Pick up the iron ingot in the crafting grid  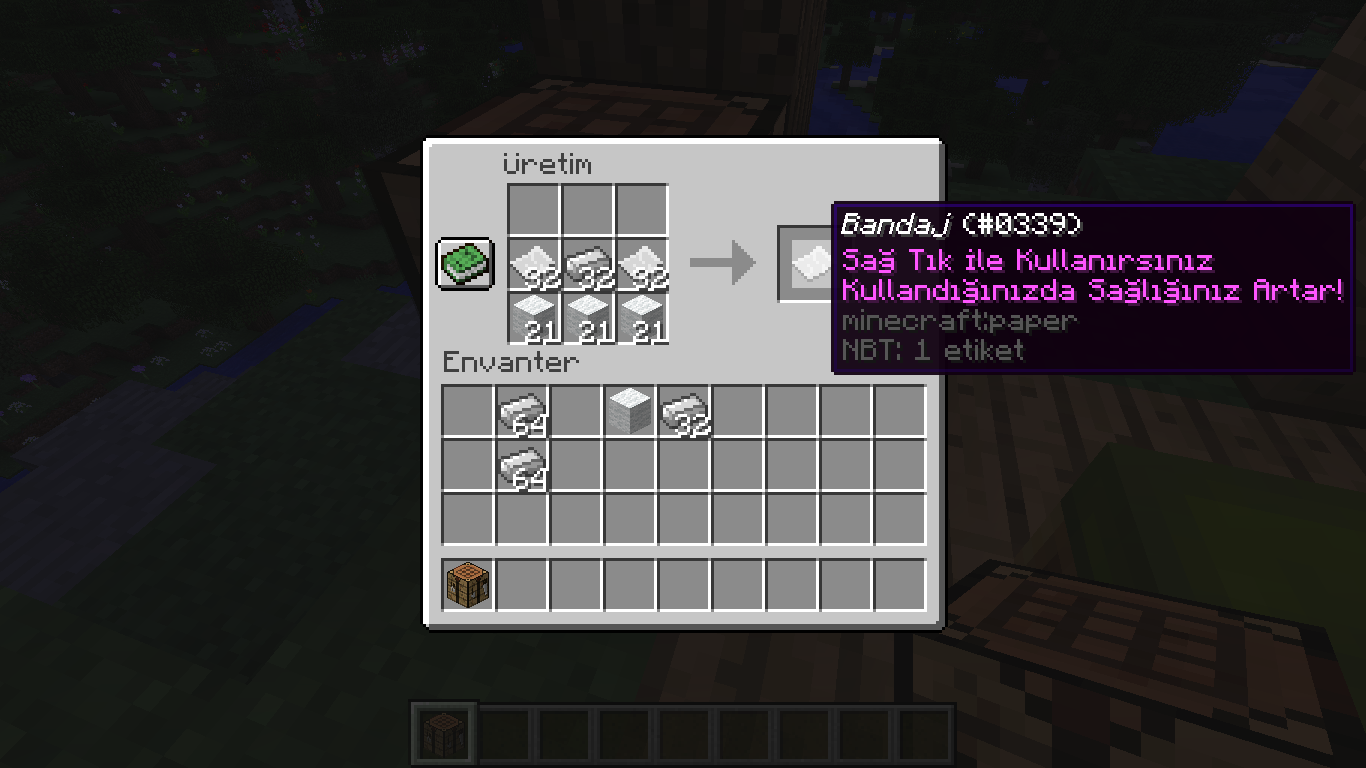(x=587, y=265)
